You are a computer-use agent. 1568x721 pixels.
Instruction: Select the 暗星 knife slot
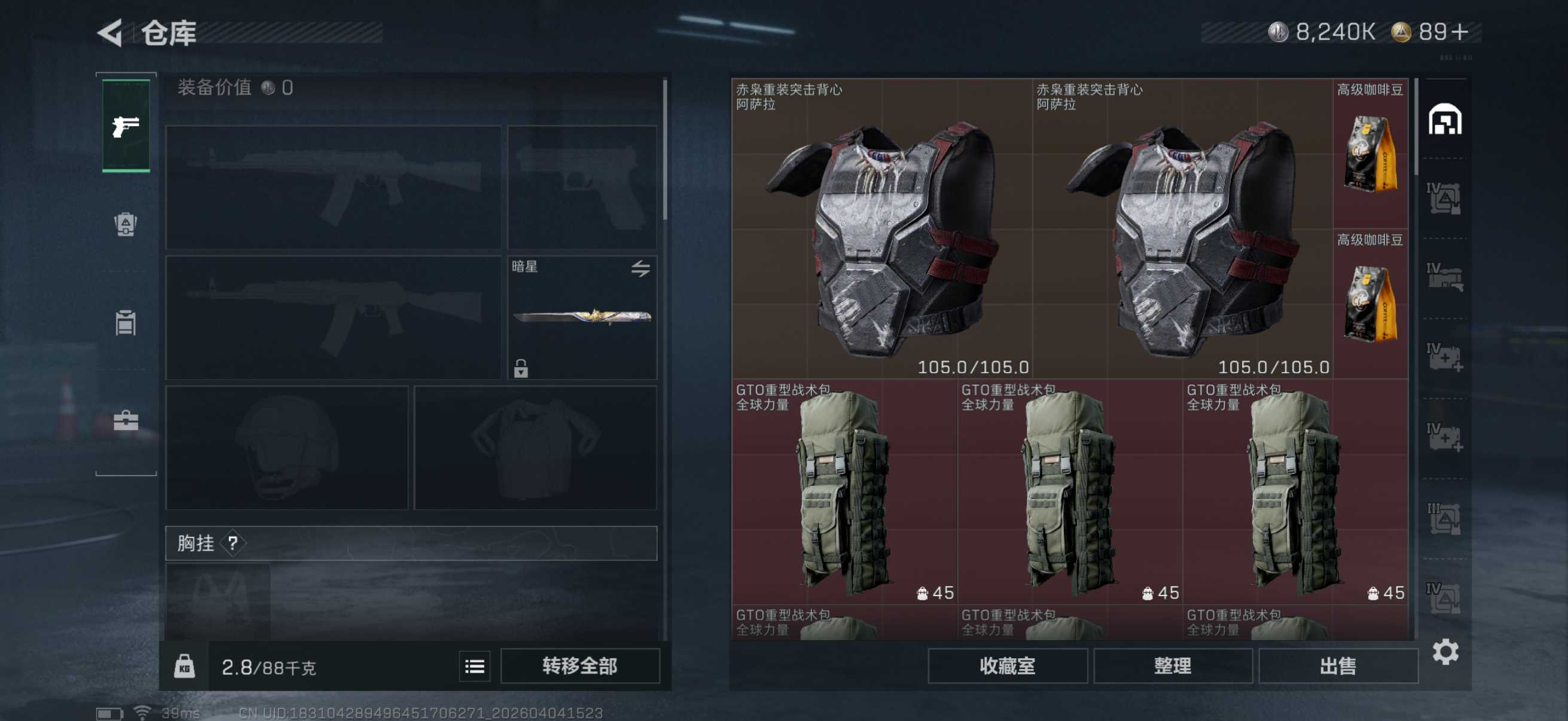(581, 316)
